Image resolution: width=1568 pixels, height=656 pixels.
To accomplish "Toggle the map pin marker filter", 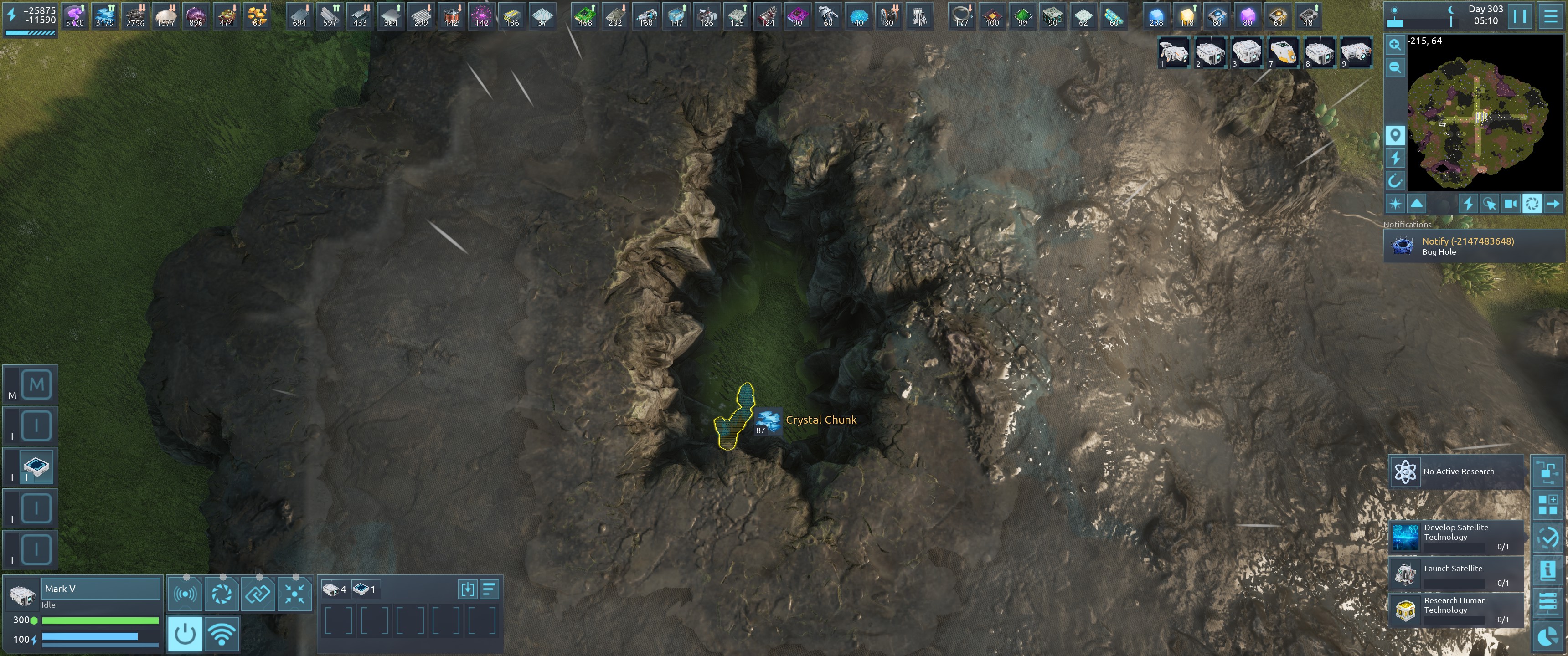I will click(x=1395, y=134).
